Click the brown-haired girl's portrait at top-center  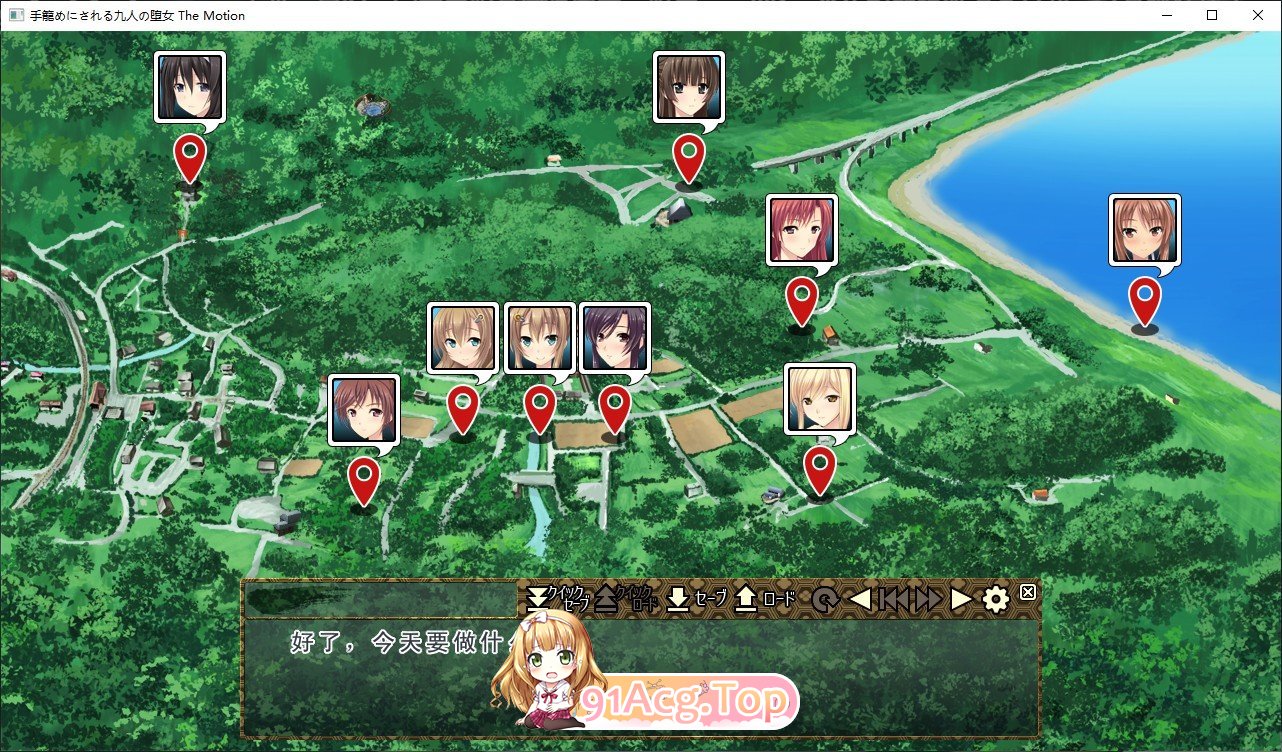(687, 86)
